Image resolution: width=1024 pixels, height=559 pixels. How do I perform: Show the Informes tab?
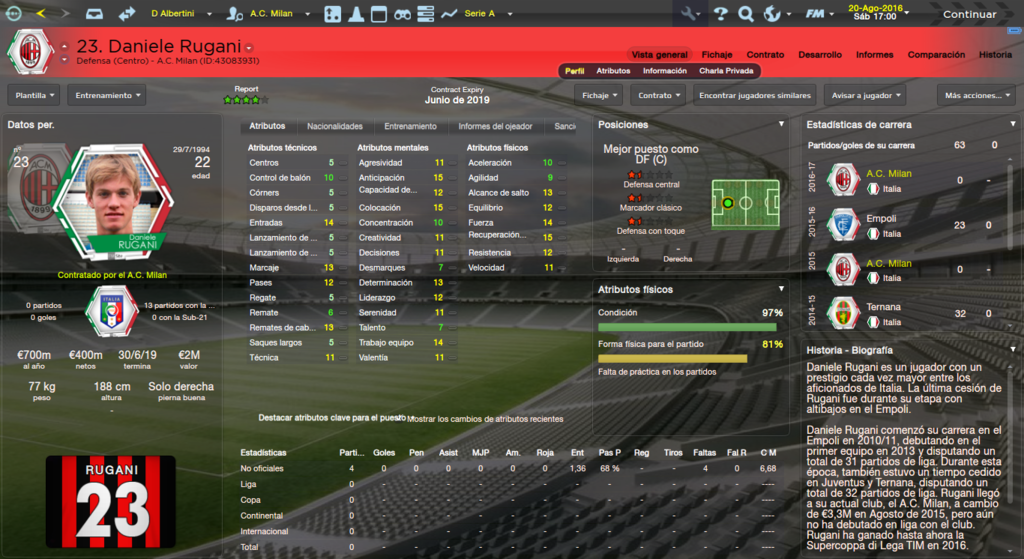[x=874, y=54]
